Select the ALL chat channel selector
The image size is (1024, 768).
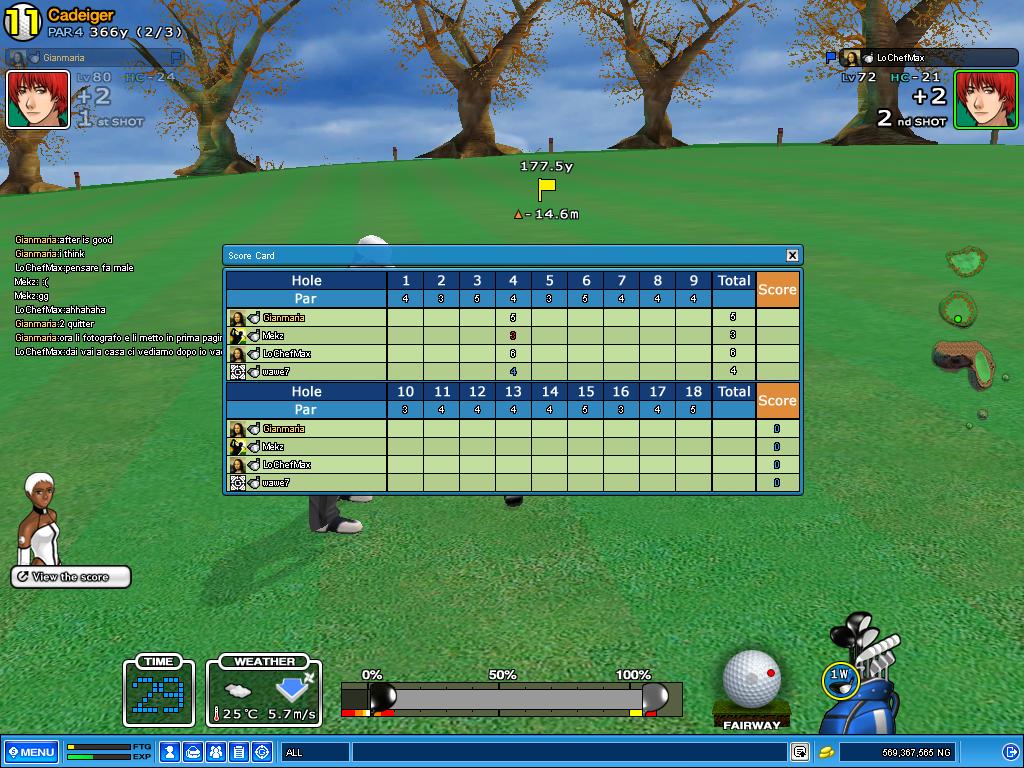(315, 752)
